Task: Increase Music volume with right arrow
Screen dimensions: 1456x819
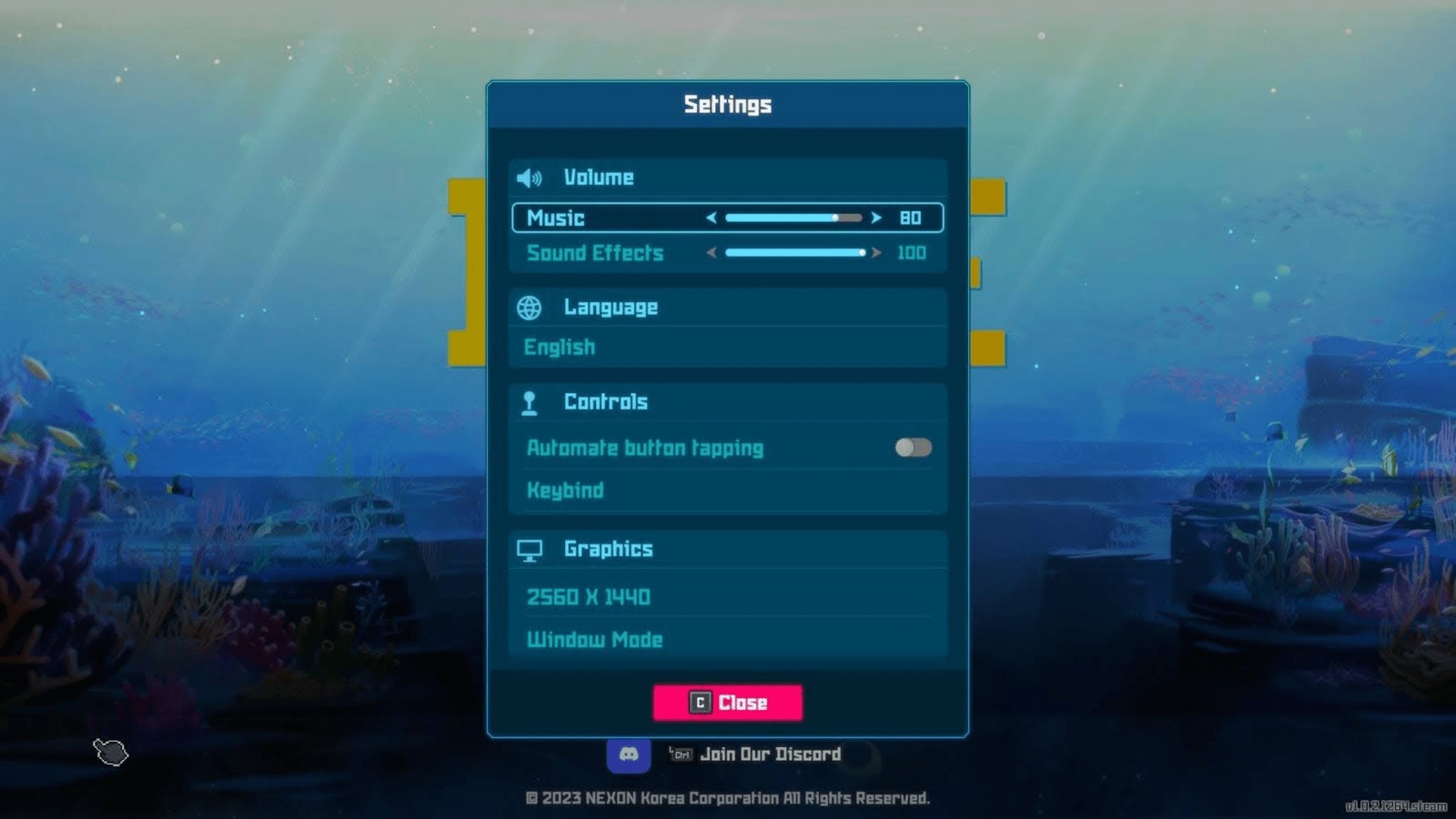Action: (x=877, y=218)
